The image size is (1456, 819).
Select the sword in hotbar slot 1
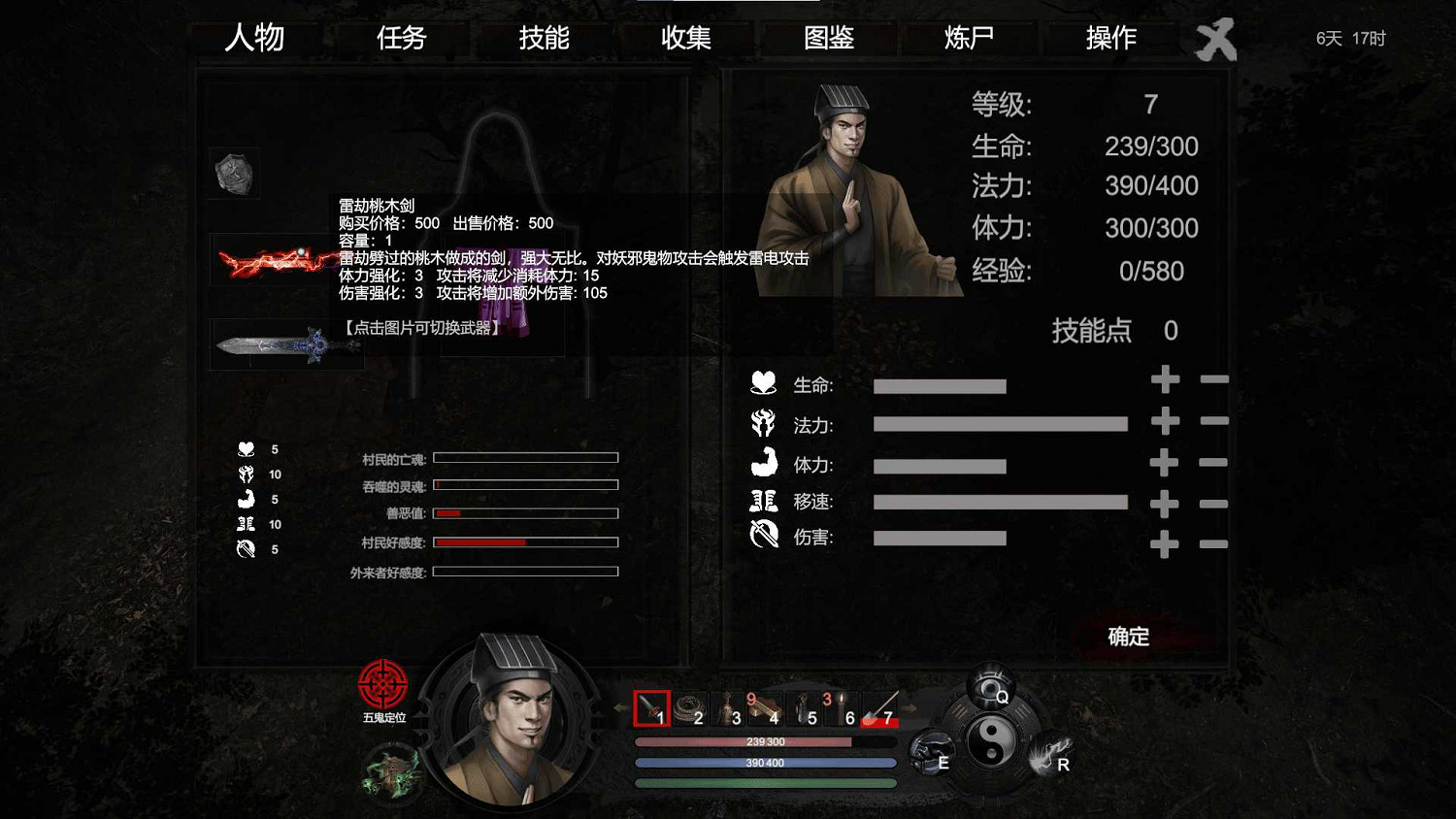pos(651,709)
